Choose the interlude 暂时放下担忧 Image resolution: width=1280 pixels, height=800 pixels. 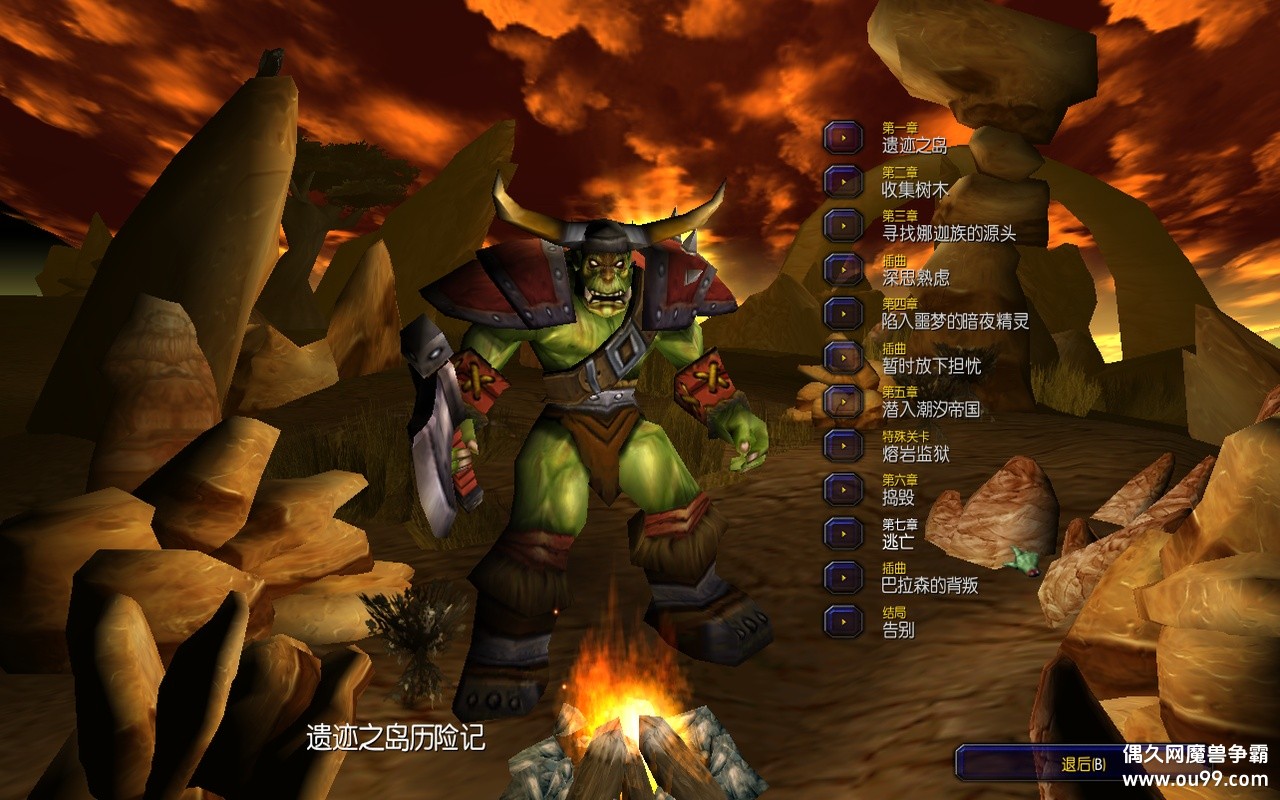coord(843,357)
